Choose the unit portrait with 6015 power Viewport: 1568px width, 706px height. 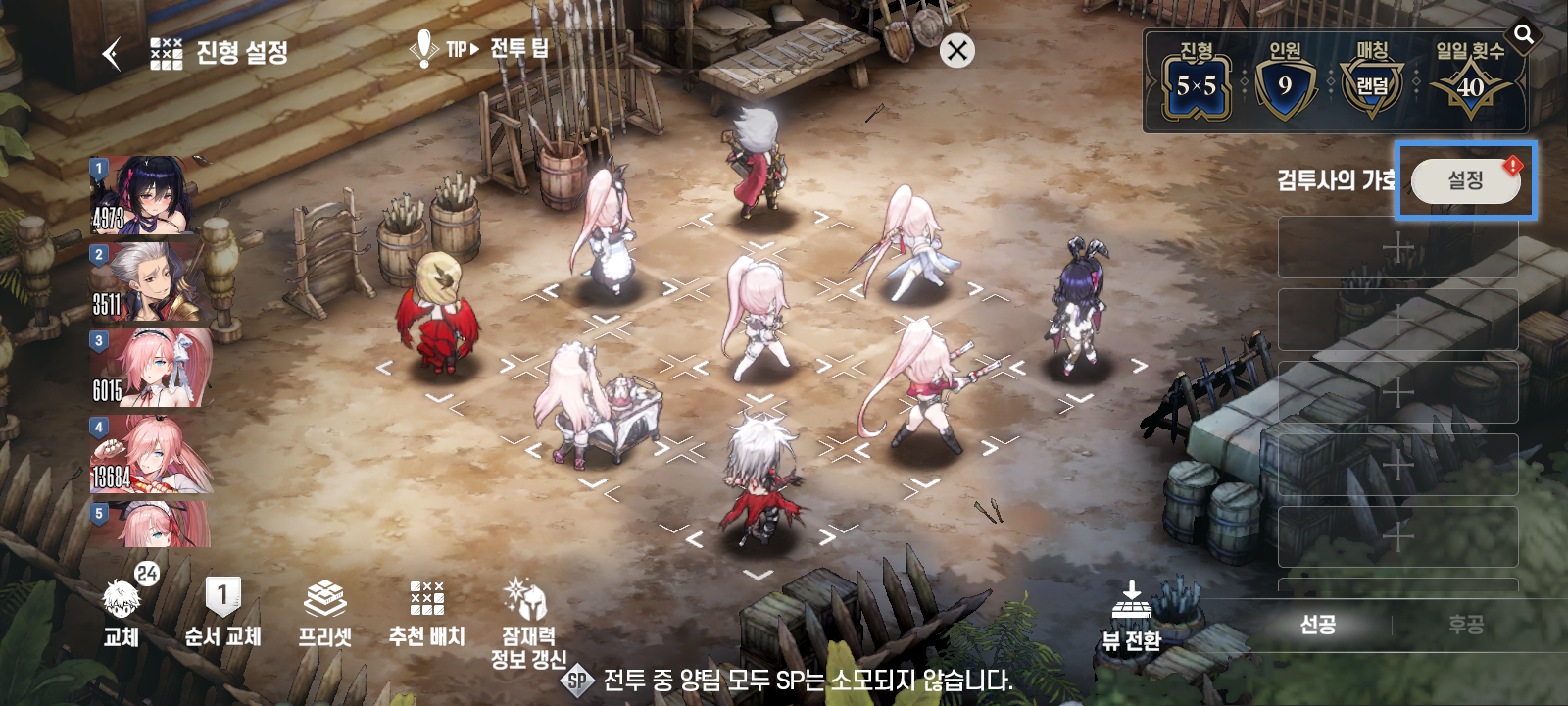click(149, 369)
